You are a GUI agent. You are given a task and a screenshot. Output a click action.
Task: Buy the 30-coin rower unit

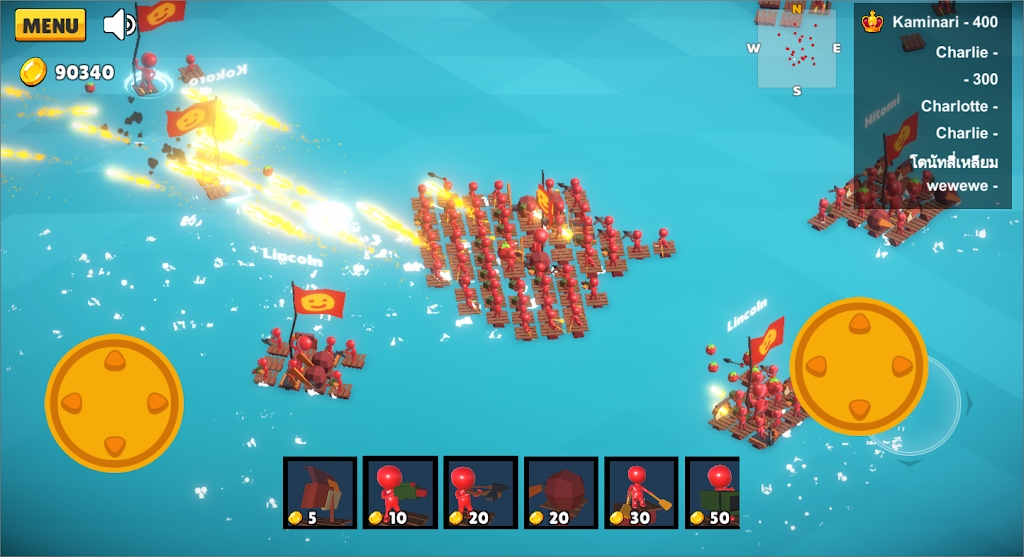click(x=641, y=493)
